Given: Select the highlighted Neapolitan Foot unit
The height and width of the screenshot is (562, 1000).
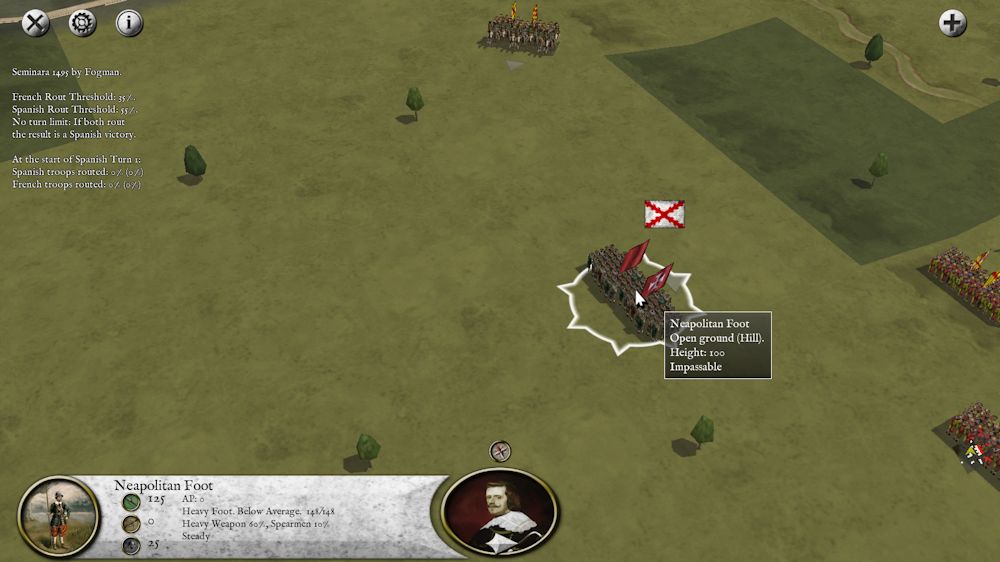Looking at the screenshot, I should 628,288.
